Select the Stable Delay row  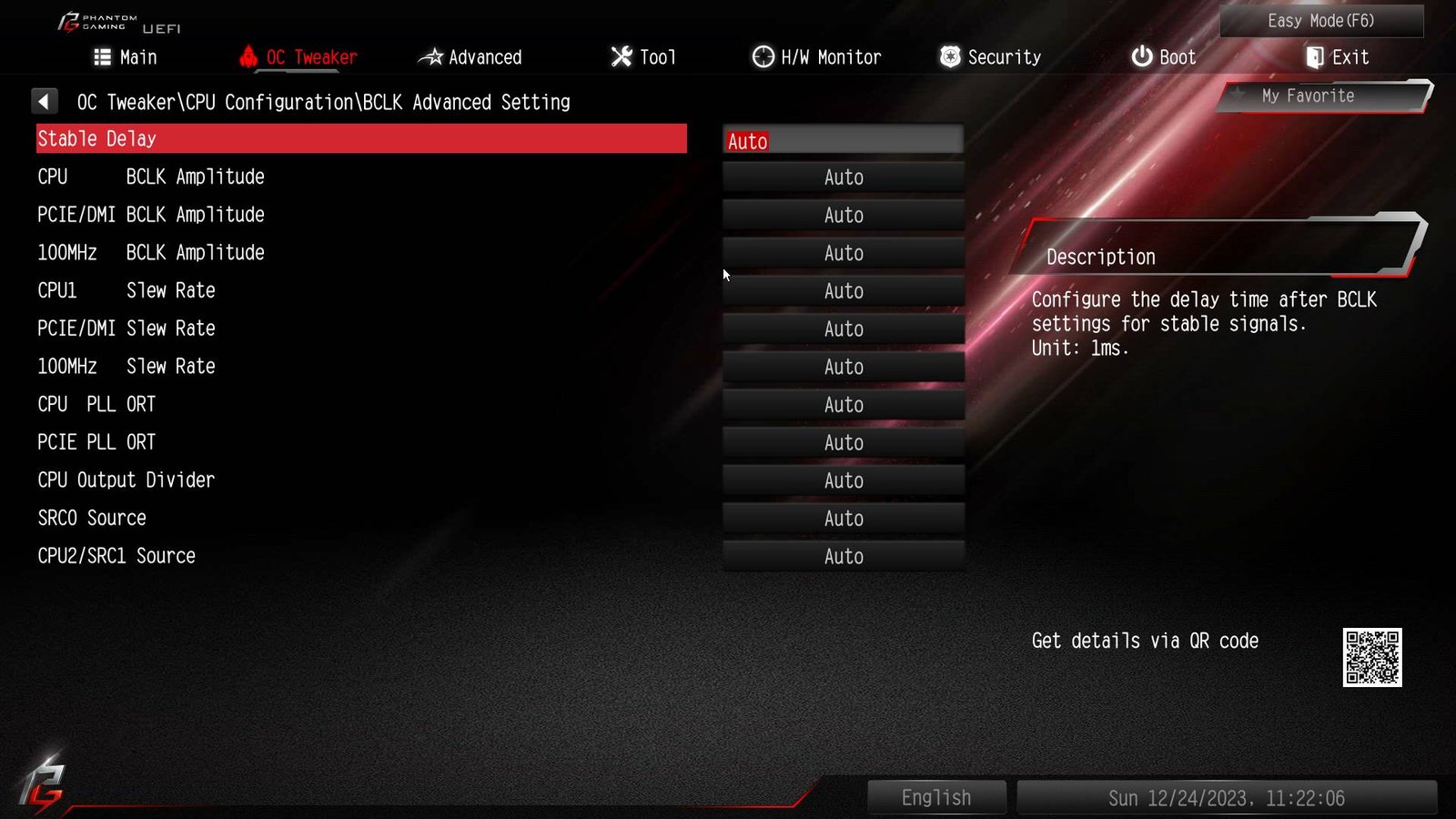point(361,139)
